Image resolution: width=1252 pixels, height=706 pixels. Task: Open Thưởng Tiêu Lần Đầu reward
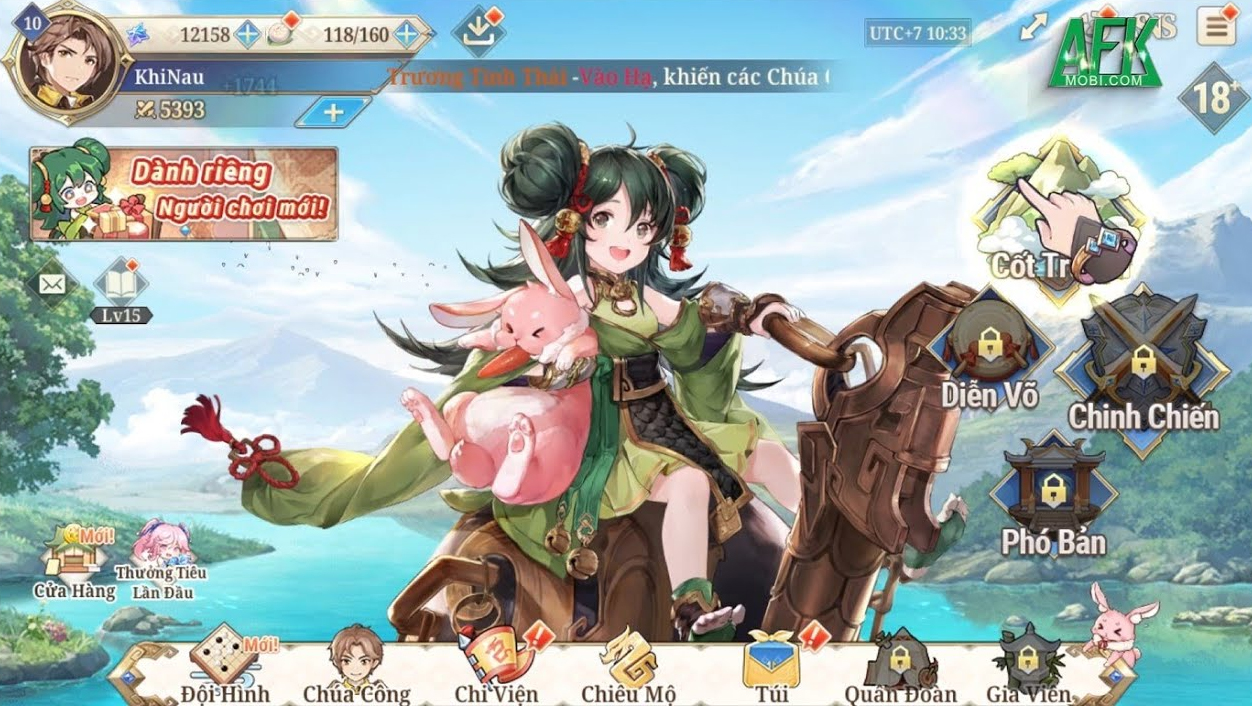click(x=160, y=561)
